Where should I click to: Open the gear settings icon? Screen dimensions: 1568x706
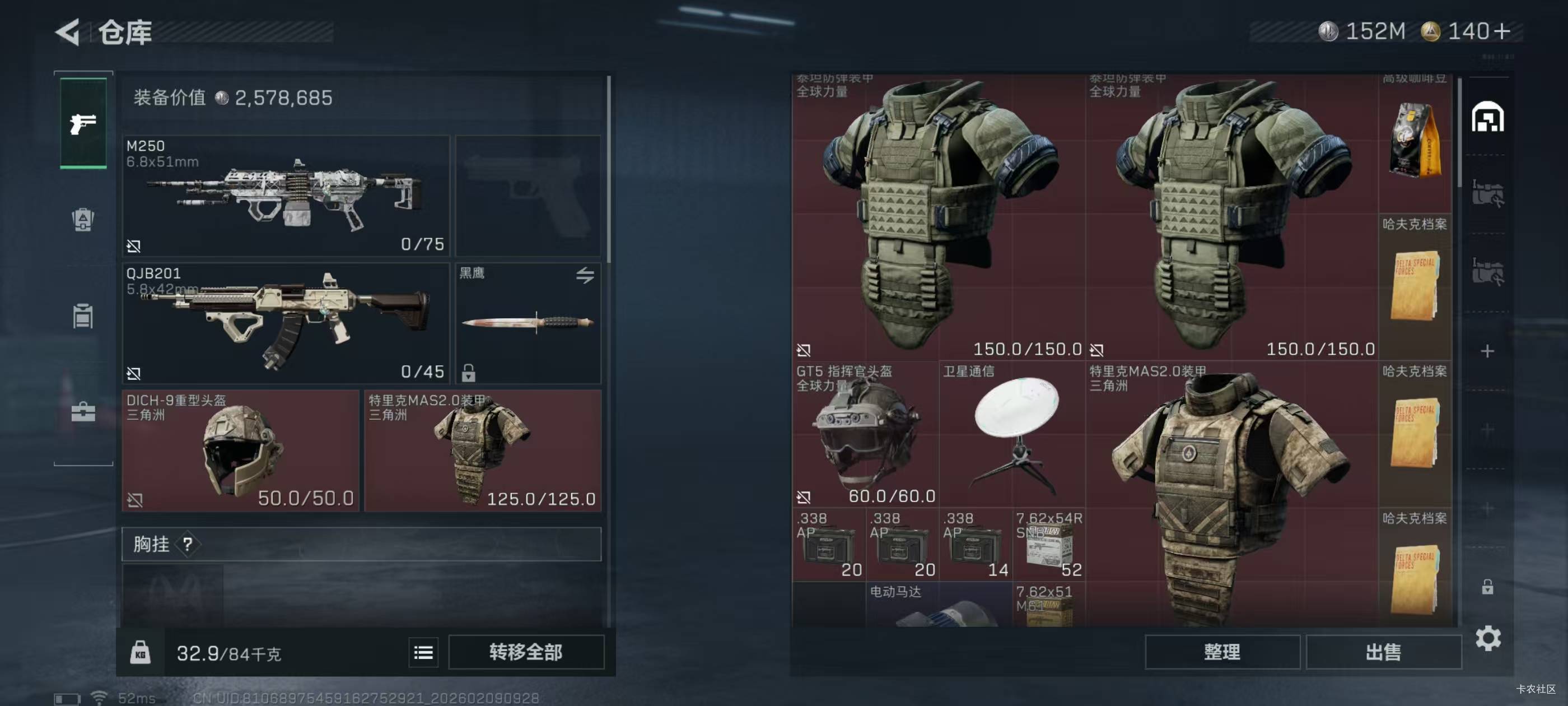[1488, 638]
